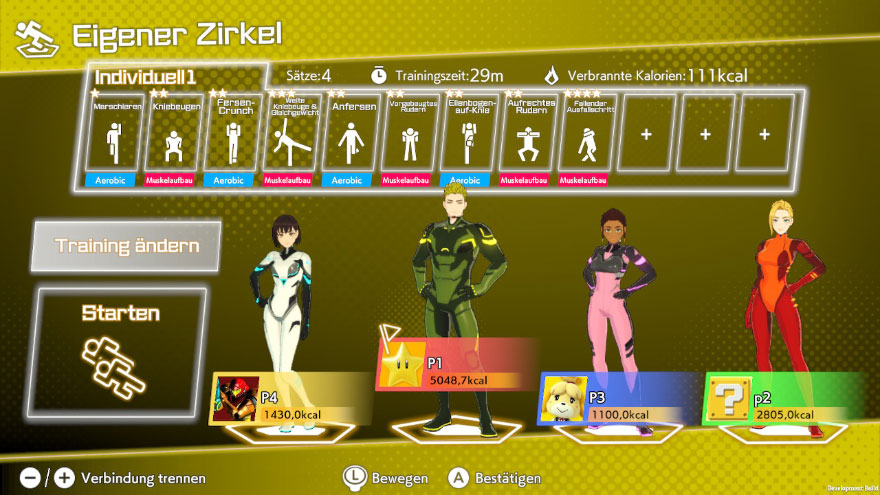This screenshot has width=880, height=495.
Task: Choose the Marschieren exercise card
Action: click(111, 134)
